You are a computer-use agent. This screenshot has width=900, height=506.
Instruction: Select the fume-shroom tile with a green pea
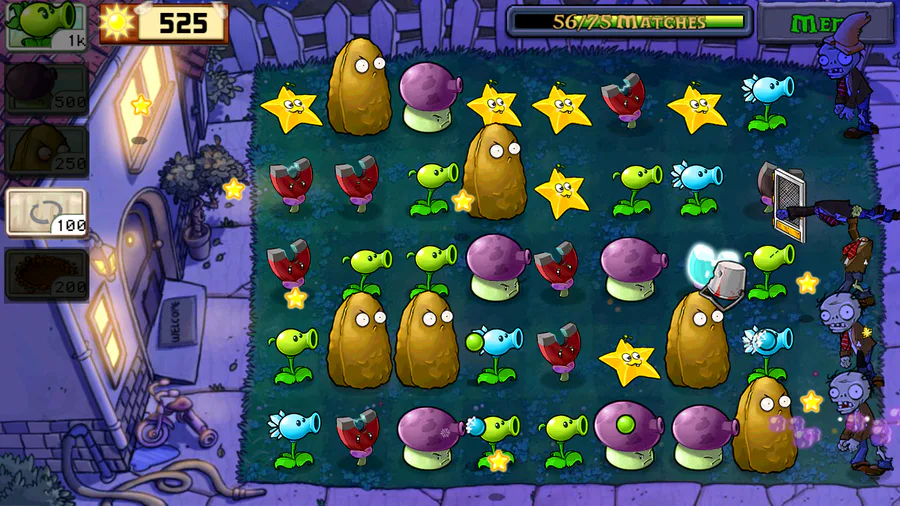tap(628, 432)
